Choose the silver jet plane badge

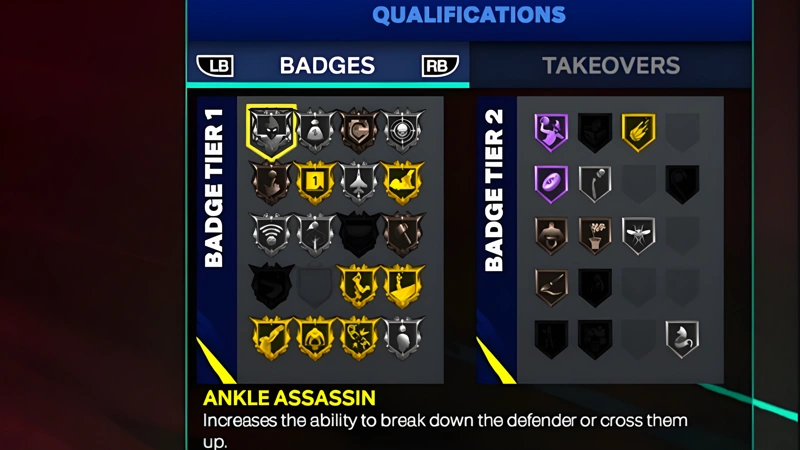360,183
